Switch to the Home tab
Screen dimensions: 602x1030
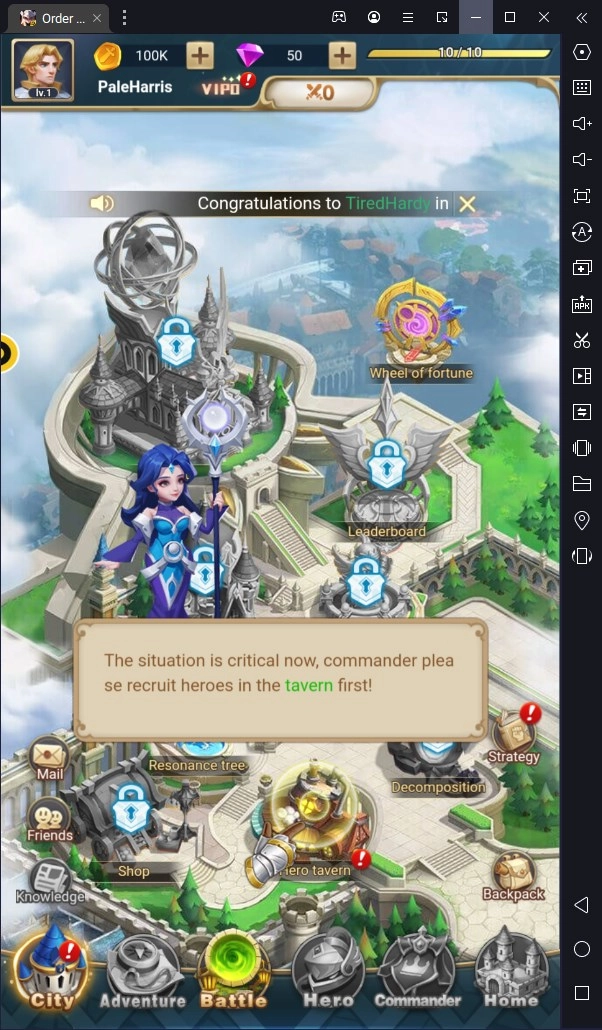512,970
